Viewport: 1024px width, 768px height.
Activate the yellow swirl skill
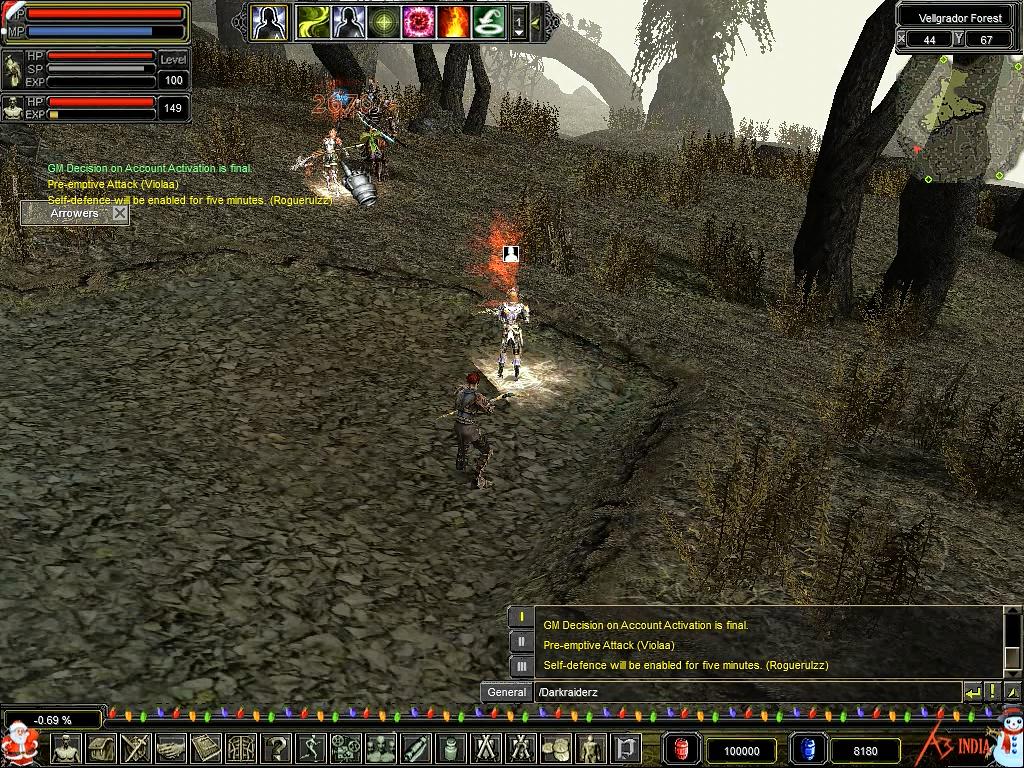pyautogui.click(x=313, y=22)
